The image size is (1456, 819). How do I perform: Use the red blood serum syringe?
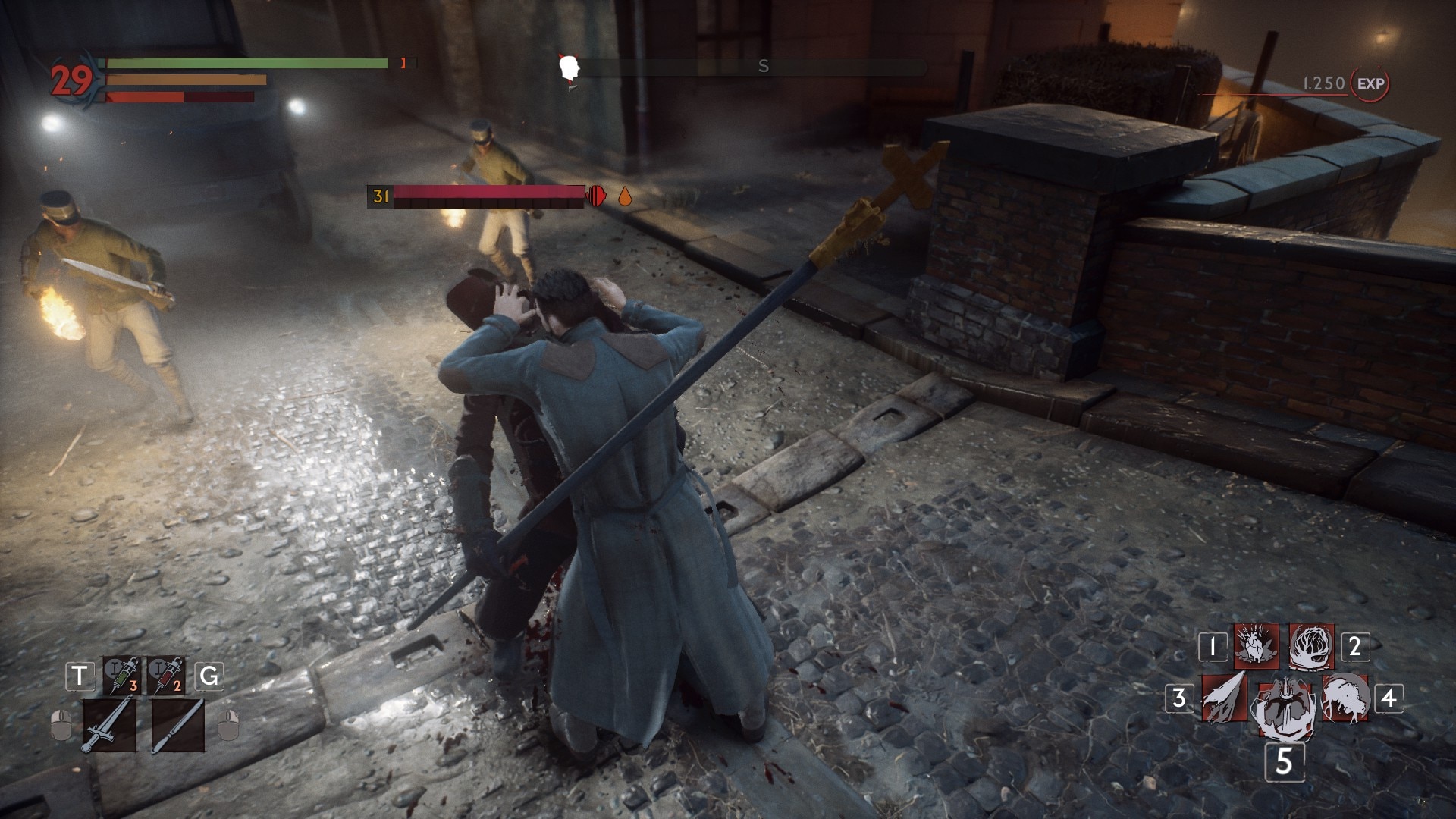point(166,675)
